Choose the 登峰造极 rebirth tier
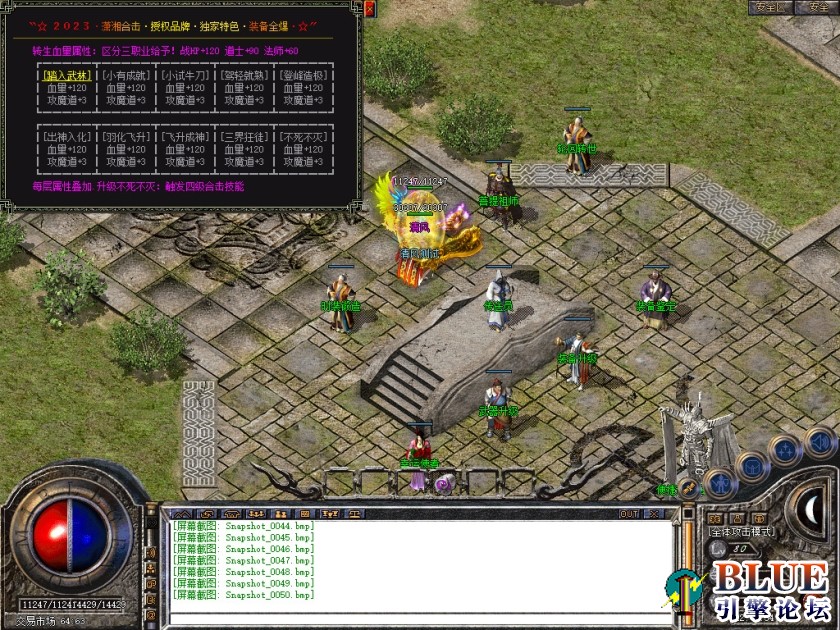This screenshot has height=630, width=840. [x=302, y=75]
